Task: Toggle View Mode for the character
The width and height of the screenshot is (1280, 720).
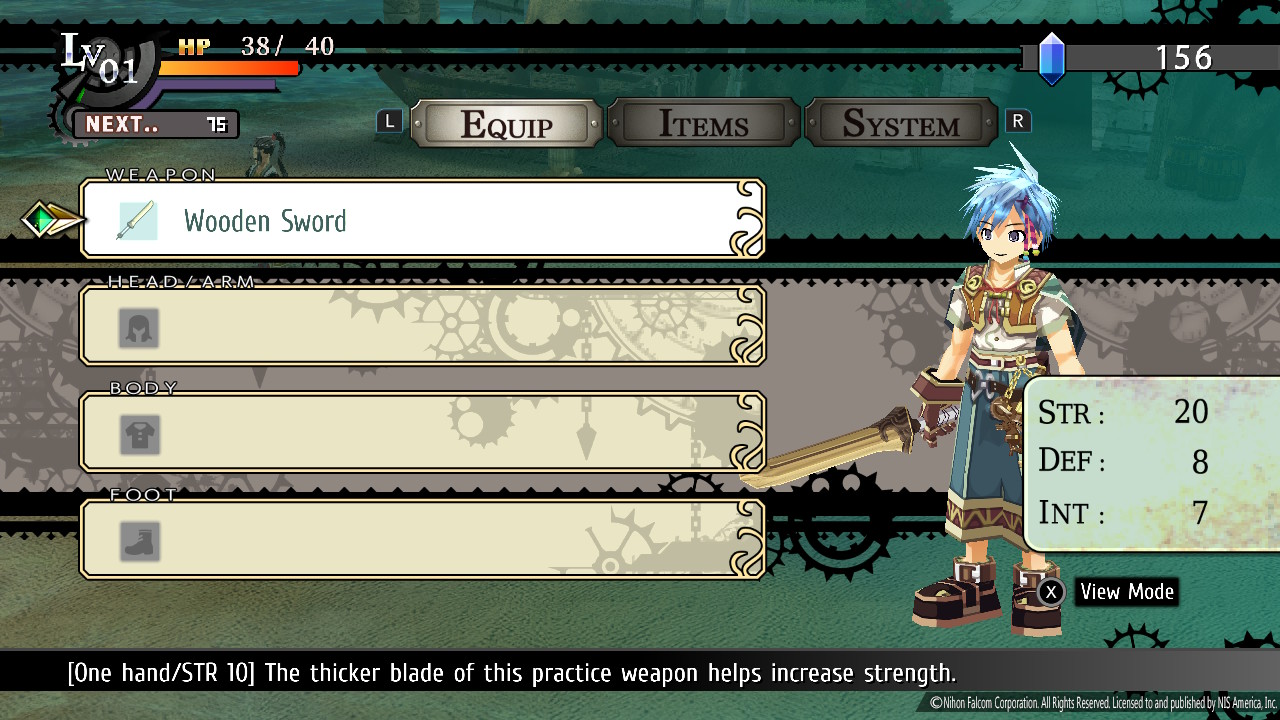Action: (x=1125, y=592)
